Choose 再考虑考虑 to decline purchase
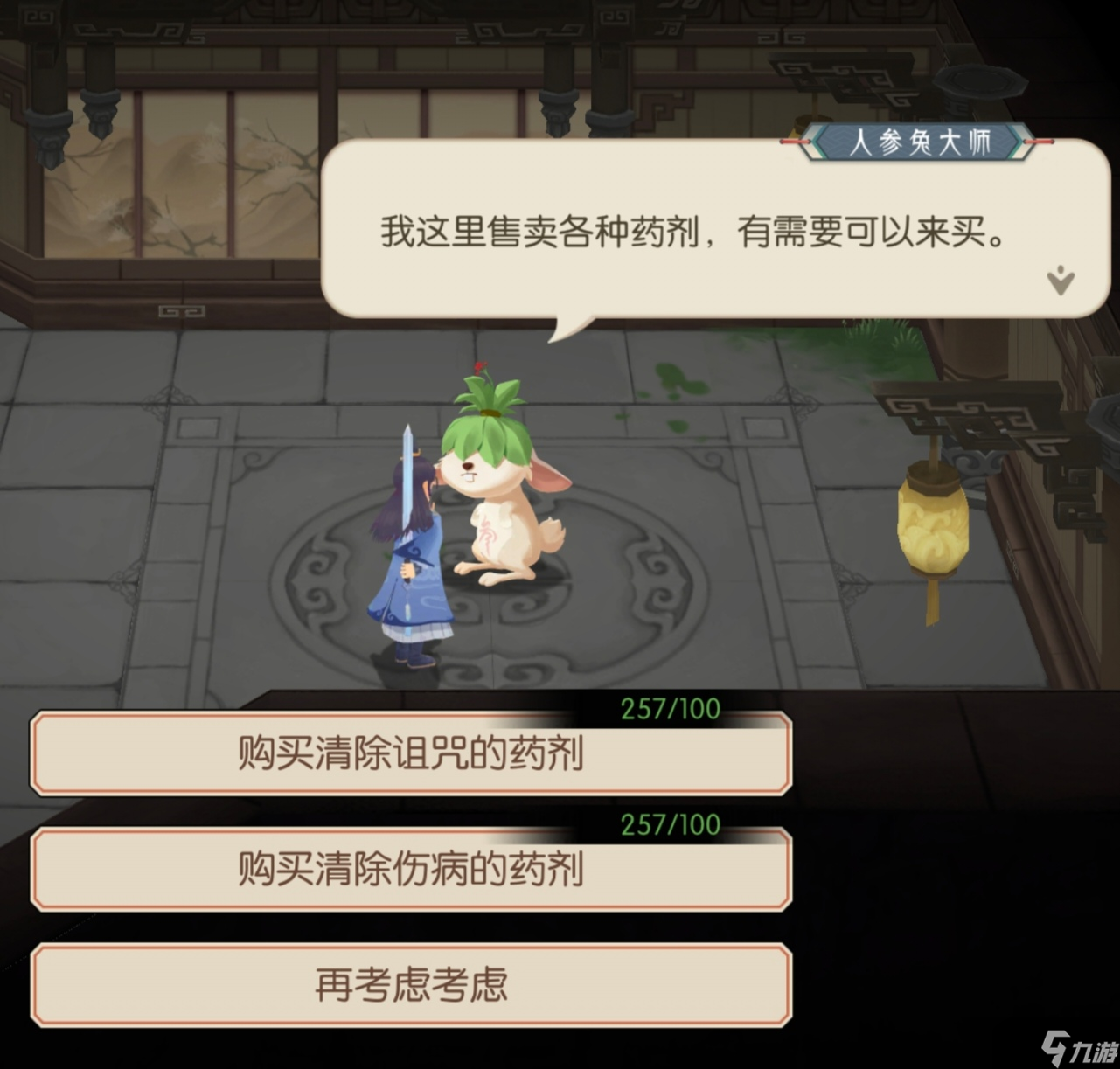The image size is (1120, 1069). pos(411,983)
